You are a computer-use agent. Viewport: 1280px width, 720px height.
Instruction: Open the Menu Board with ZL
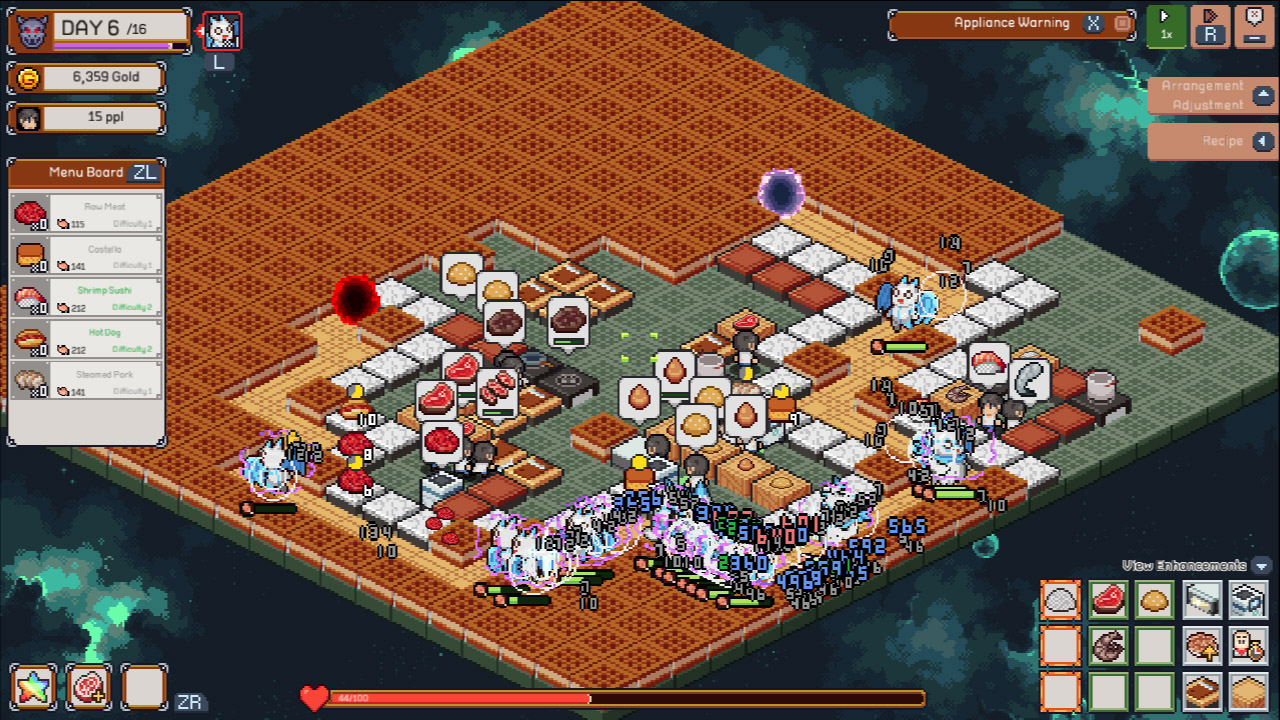(x=145, y=172)
